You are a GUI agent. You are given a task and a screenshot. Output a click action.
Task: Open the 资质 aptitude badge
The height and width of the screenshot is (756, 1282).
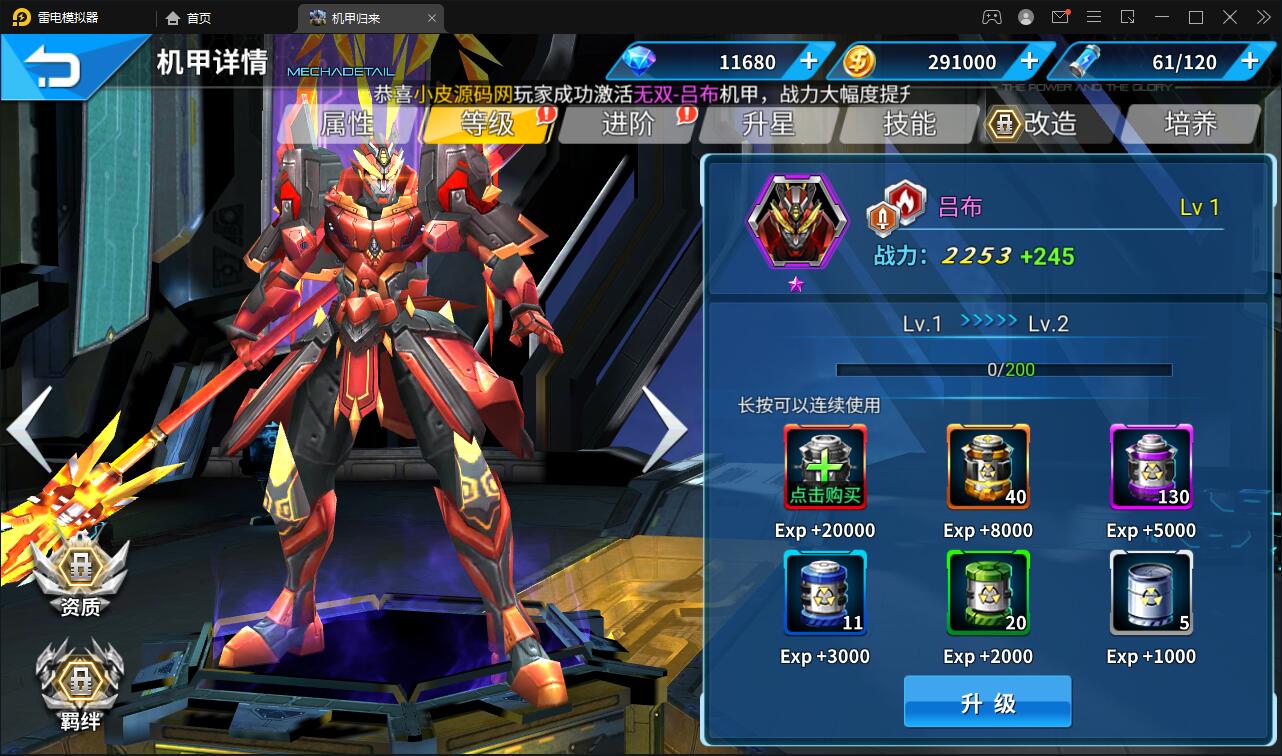(80, 575)
